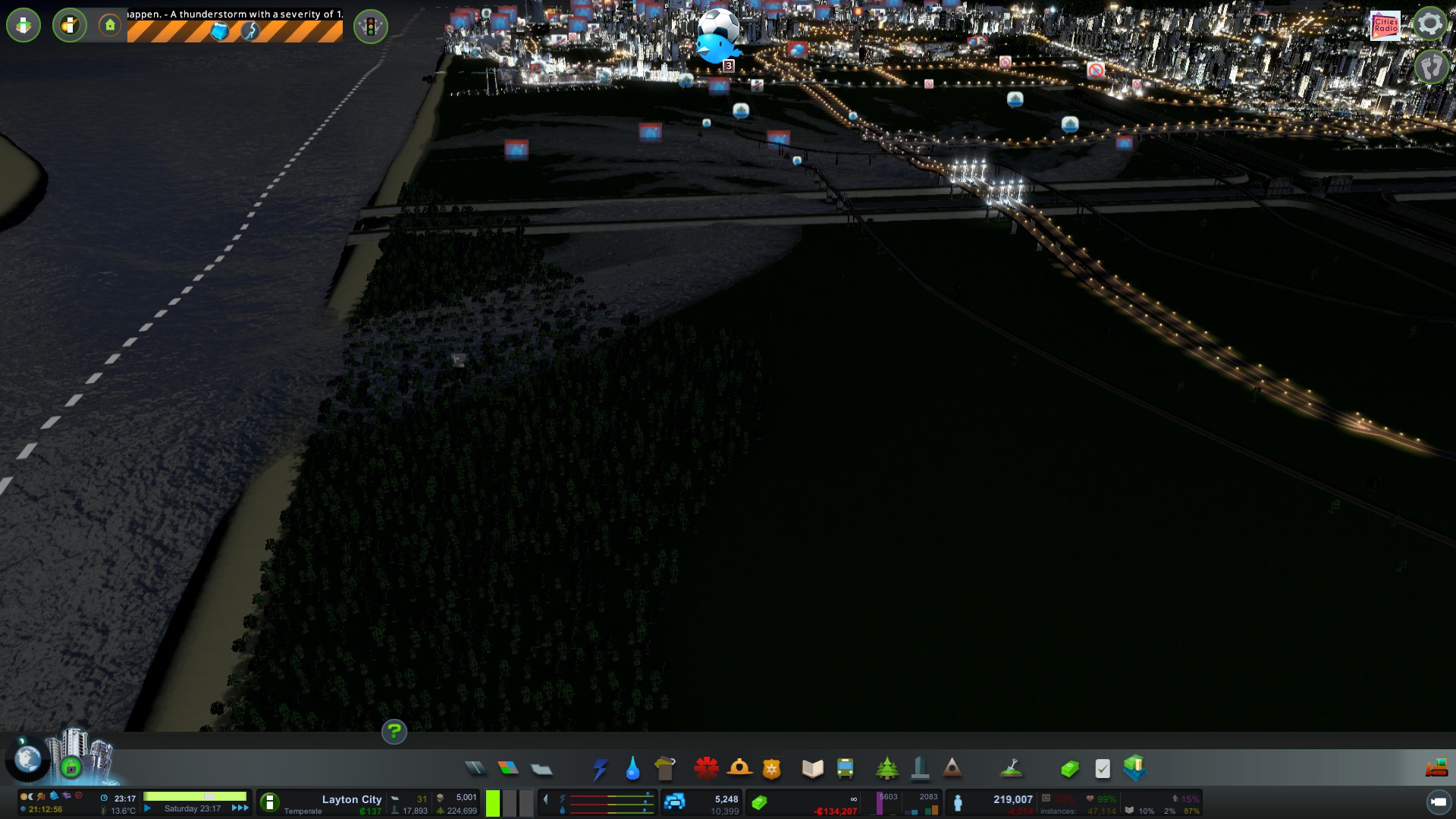
Task: Open the Parks and trees menu
Action: (886, 769)
